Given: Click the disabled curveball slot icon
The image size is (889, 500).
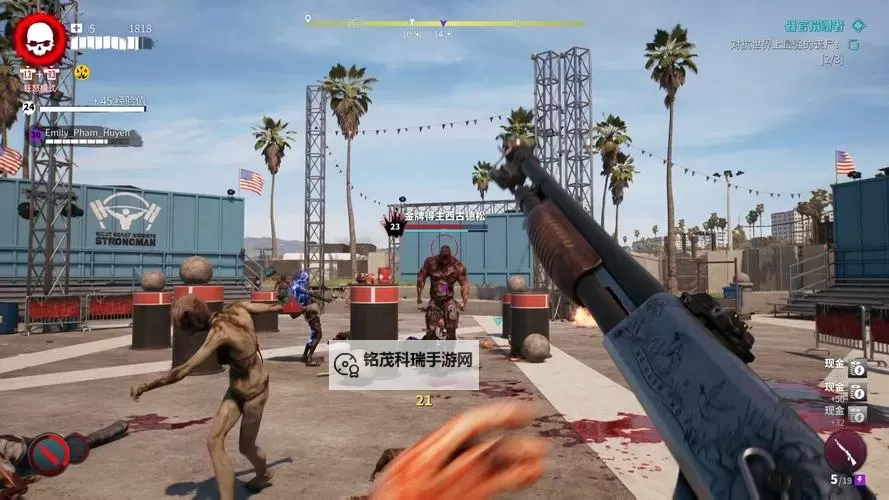Looking at the screenshot, I should click(x=48, y=453).
